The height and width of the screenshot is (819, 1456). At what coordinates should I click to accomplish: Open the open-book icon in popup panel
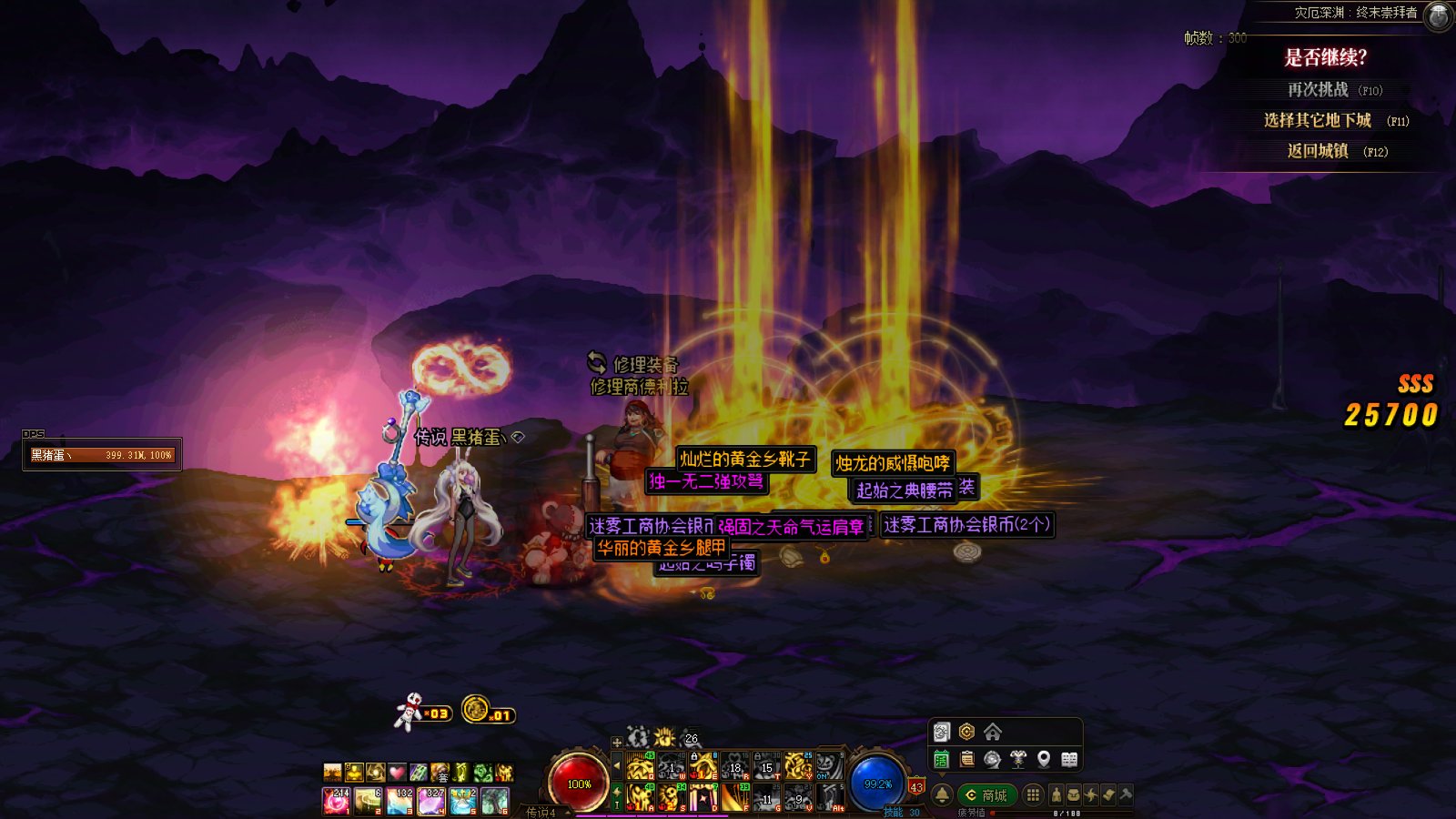click(x=1069, y=759)
